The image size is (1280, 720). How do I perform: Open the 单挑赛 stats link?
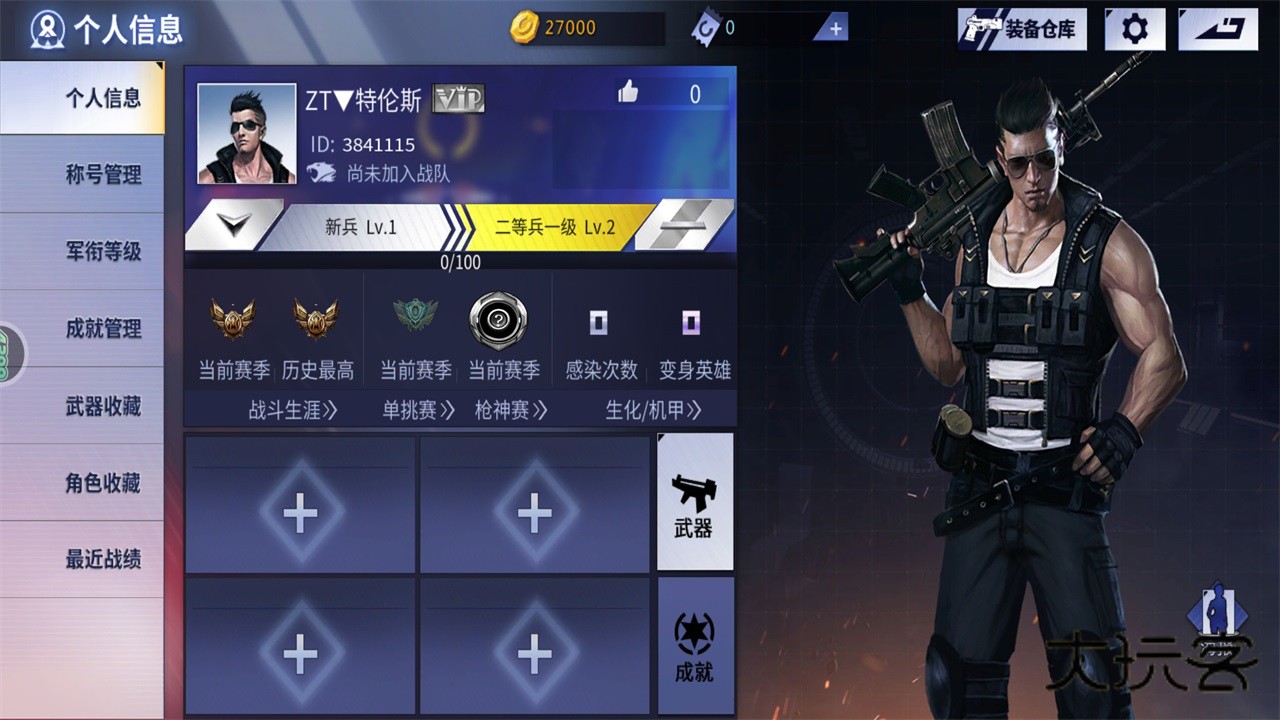click(418, 410)
